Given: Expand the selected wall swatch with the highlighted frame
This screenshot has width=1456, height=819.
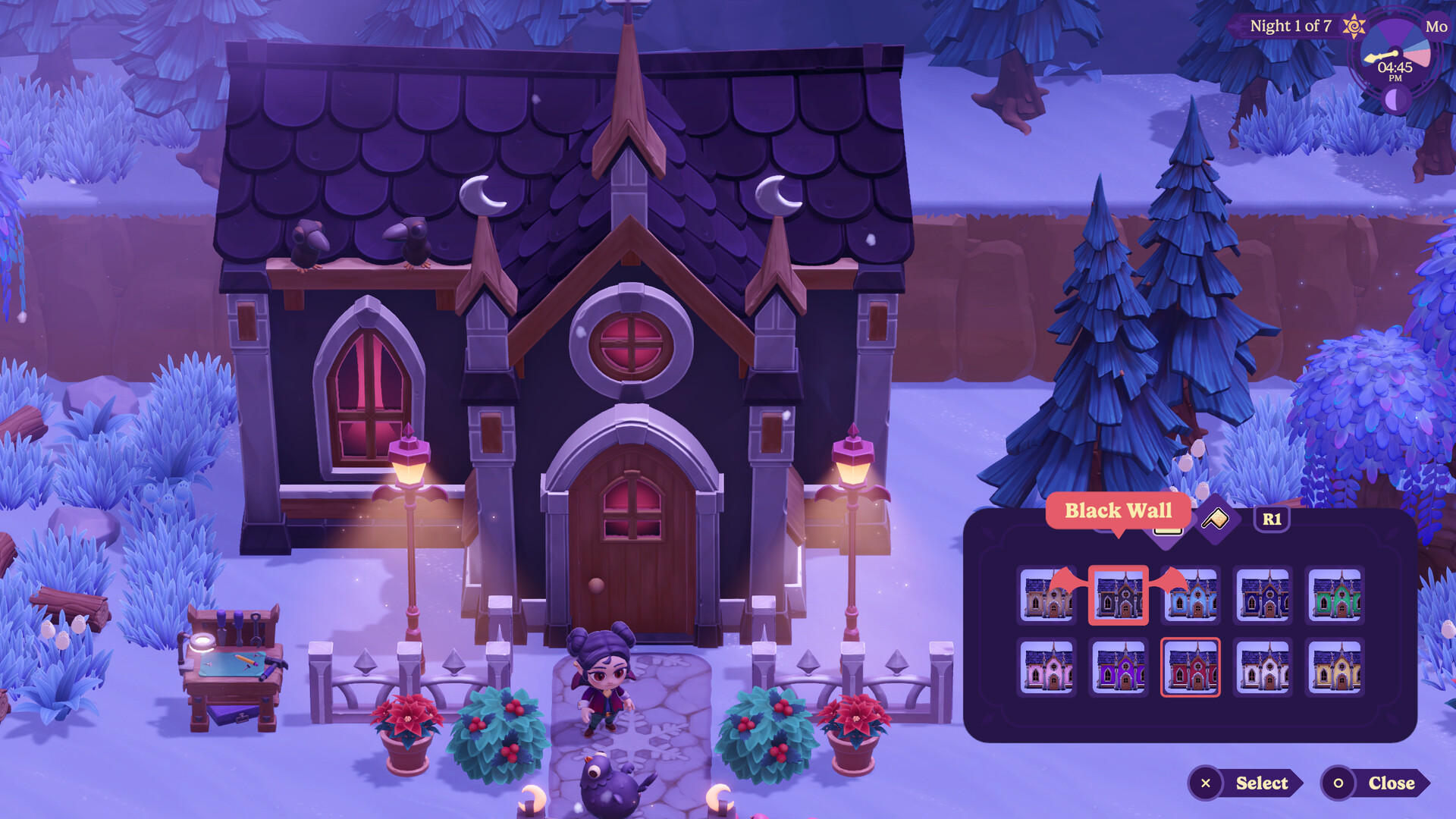Looking at the screenshot, I should point(1119,597).
